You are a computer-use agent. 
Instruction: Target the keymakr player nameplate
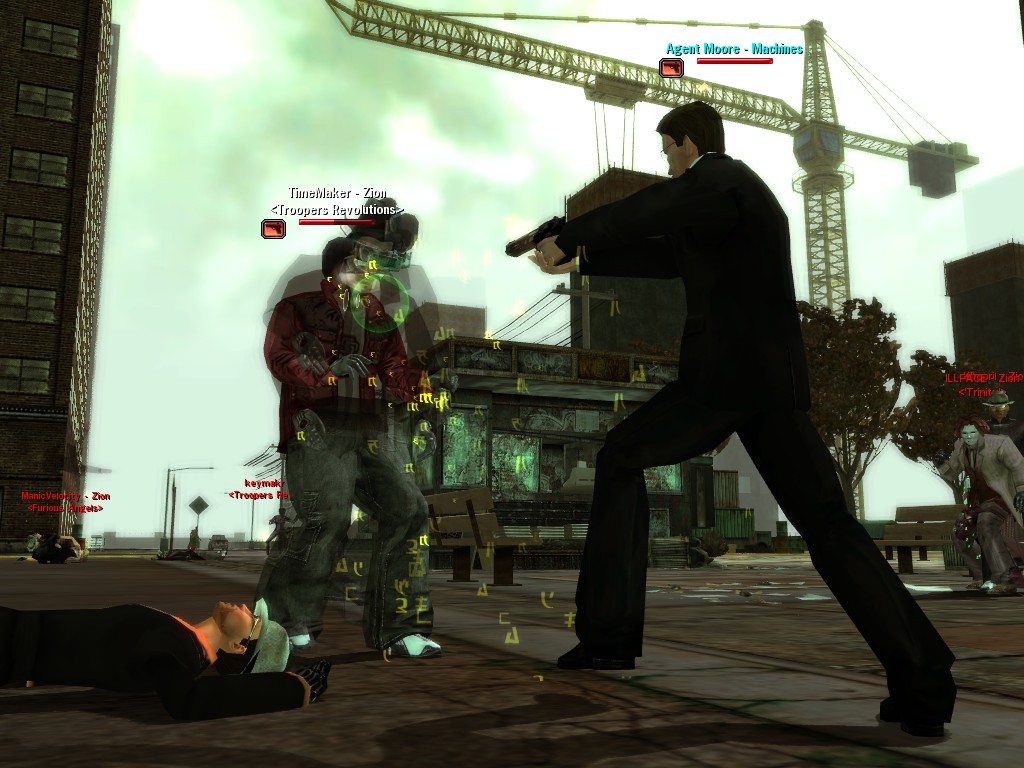click(x=265, y=484)
